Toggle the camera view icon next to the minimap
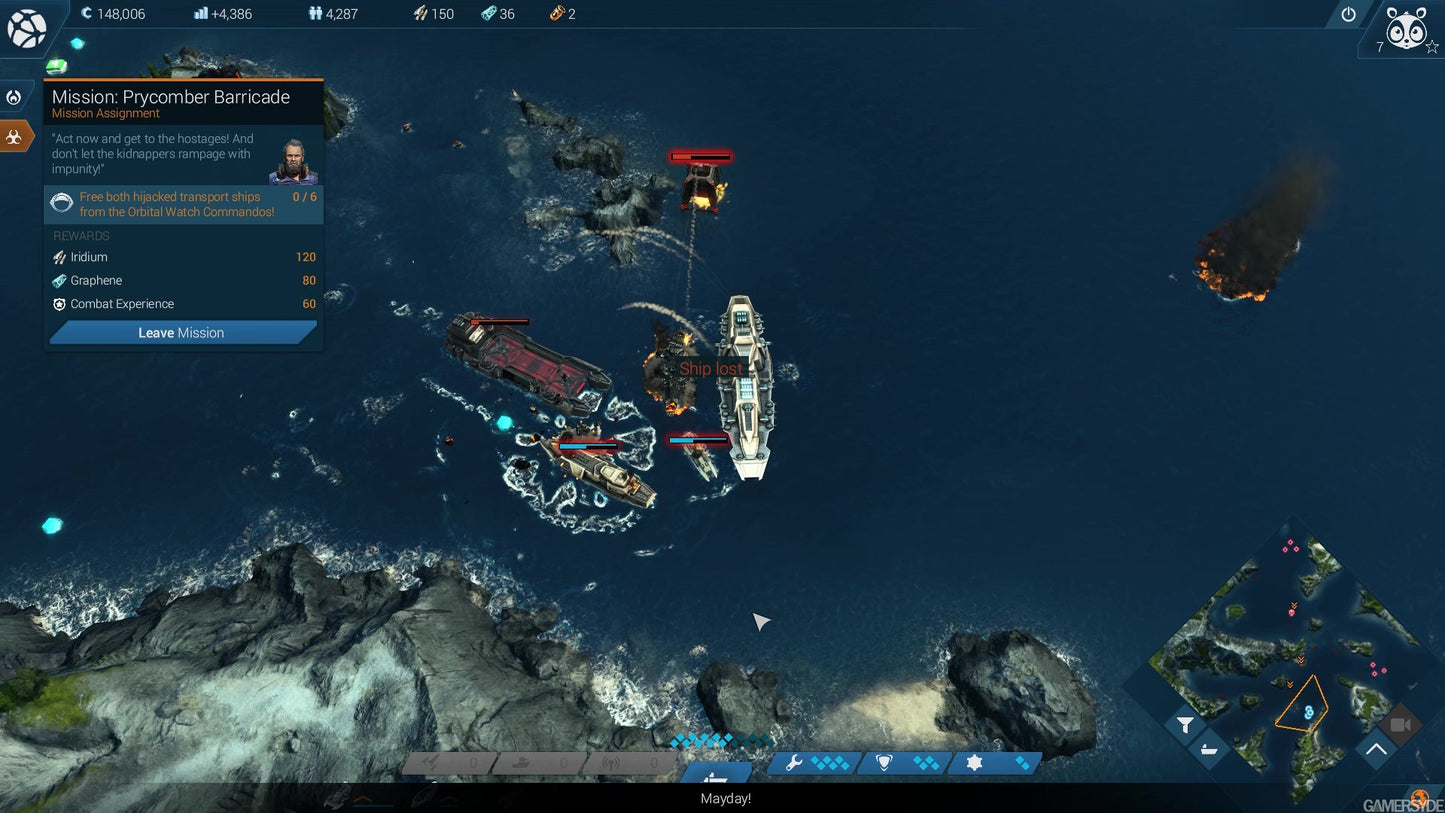Viewport: 1445px width, 813px height. (1399, 723)
